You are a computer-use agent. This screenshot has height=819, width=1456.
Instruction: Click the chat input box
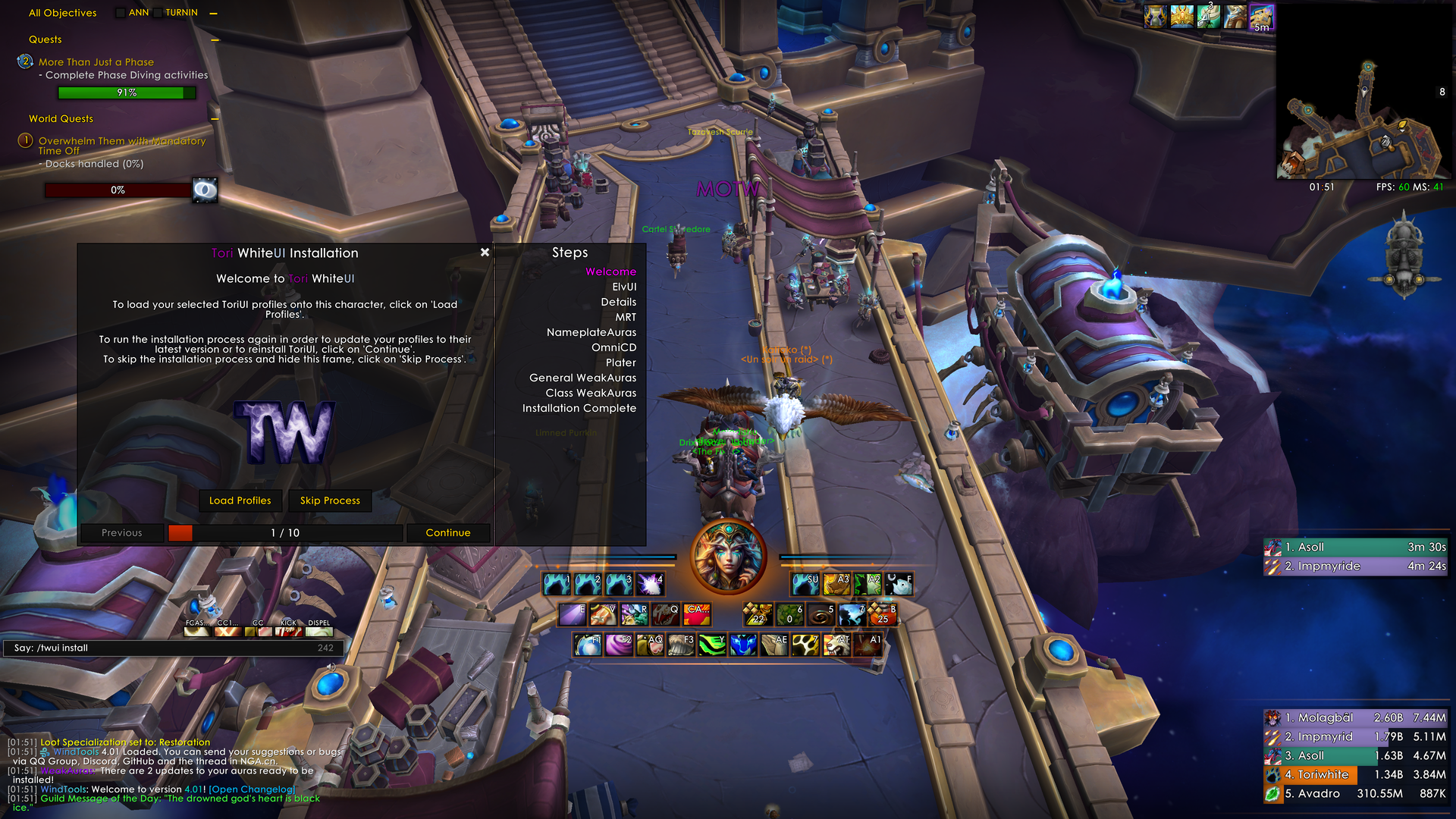click(x=174, y=648)
